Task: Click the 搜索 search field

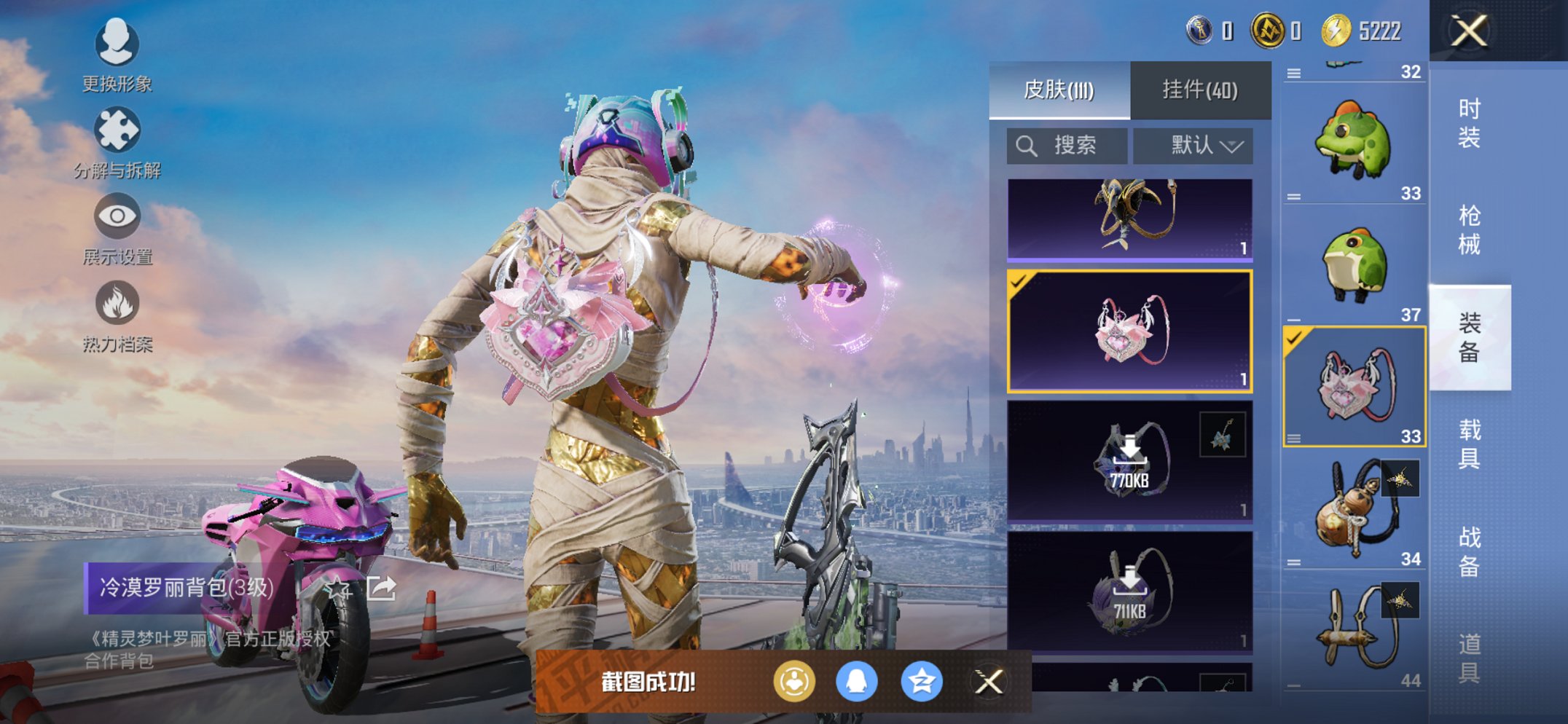Action: [x=1067, y=146]
